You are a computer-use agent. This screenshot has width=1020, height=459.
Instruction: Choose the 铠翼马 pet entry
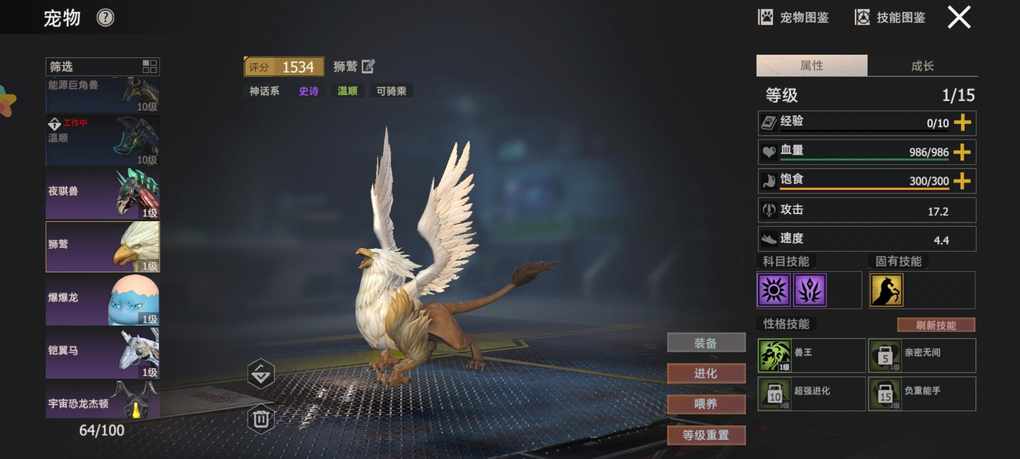tap(102, 353)
